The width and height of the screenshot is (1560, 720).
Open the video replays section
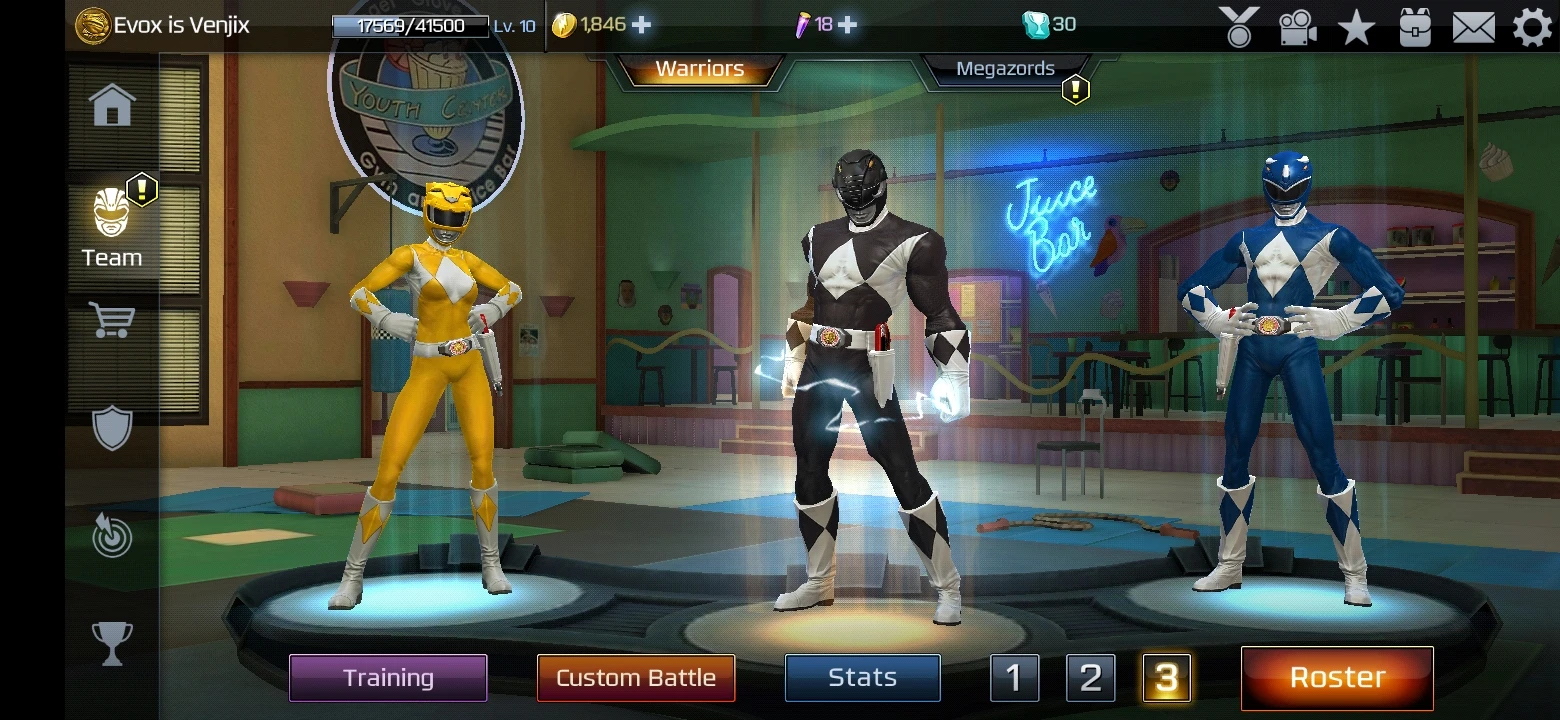[x=1298, y=27]
